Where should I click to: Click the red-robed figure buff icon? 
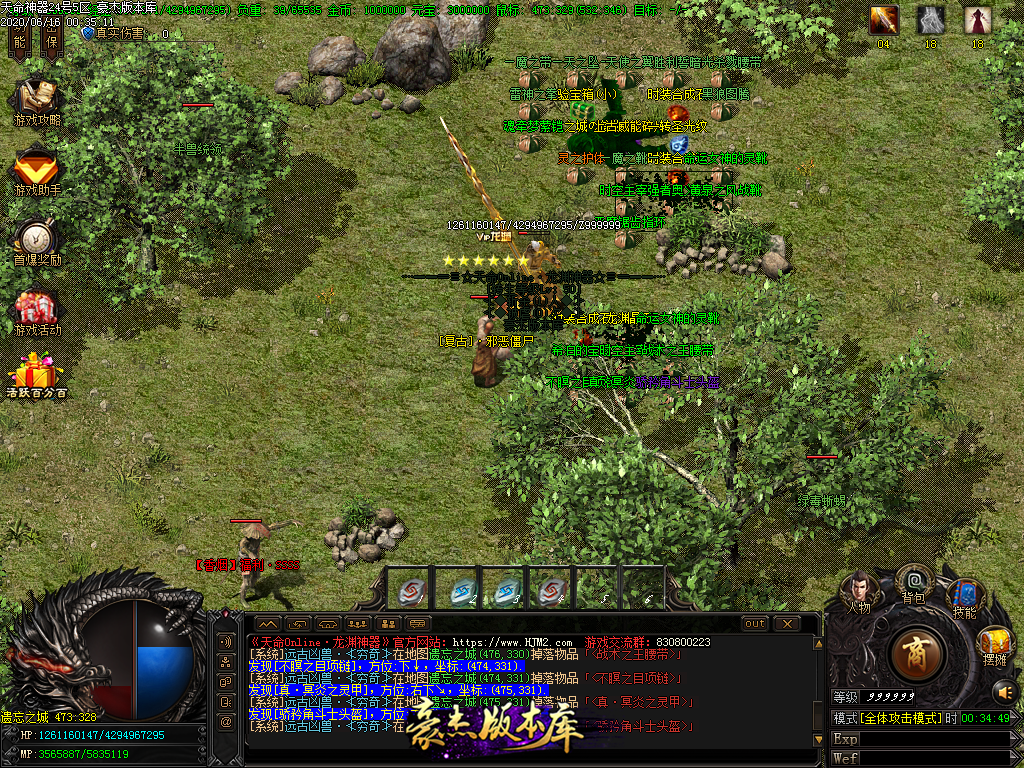tap(977, 20)
